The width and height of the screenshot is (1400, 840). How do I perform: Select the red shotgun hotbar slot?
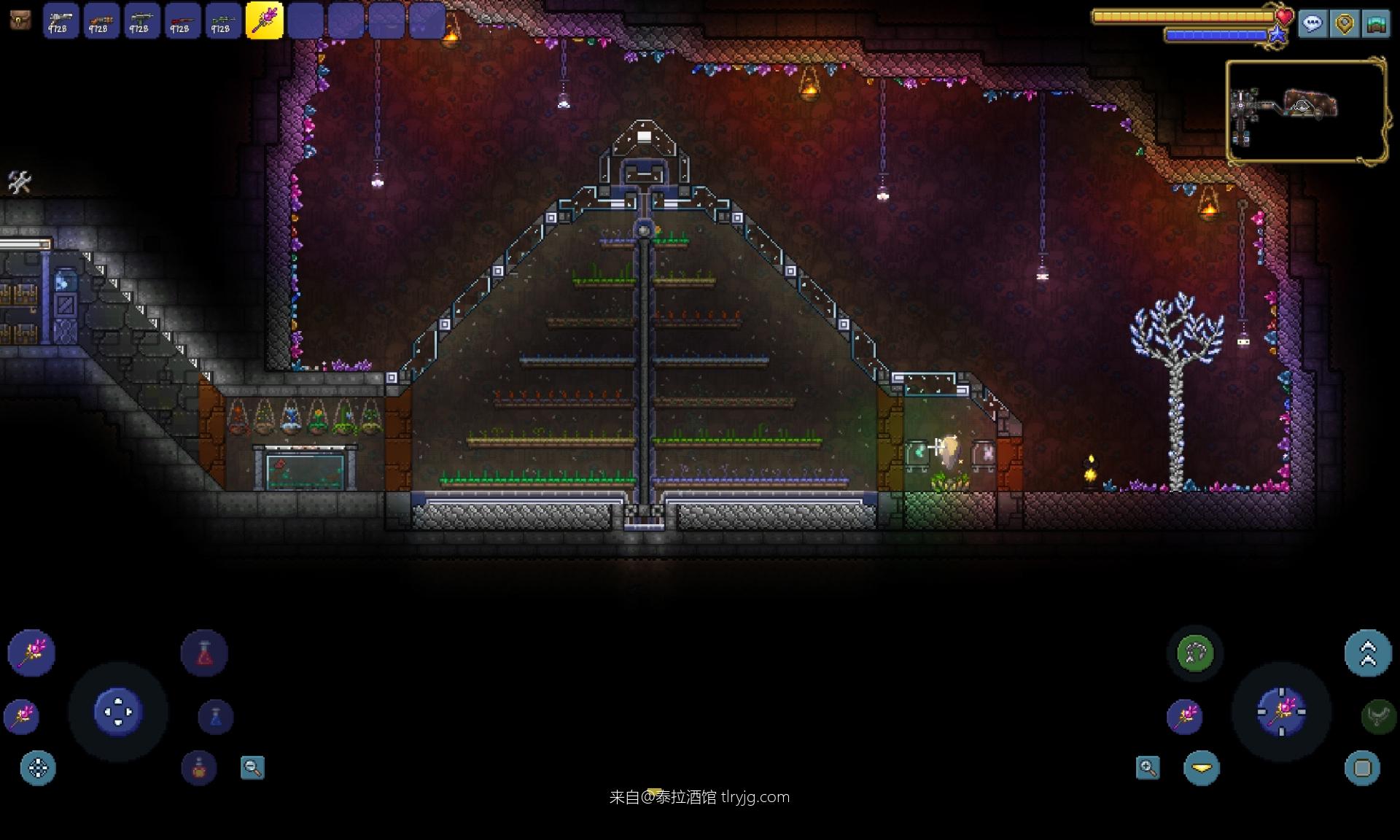(182, 20)
